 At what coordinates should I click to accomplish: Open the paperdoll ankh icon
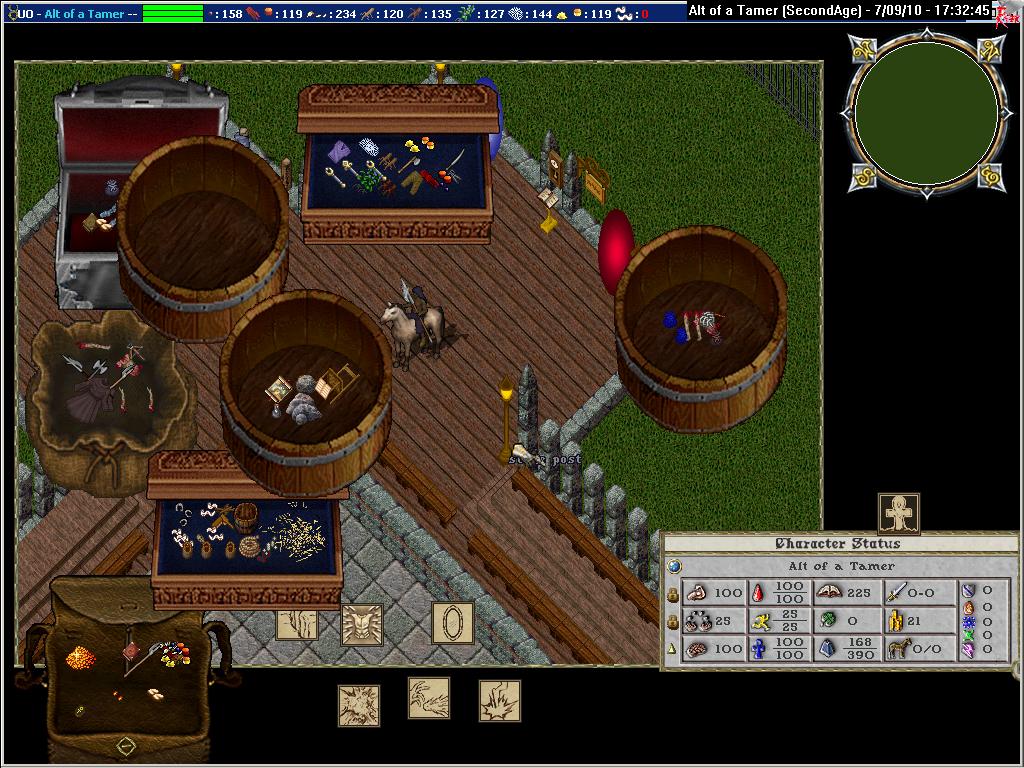tap(898, 513)
